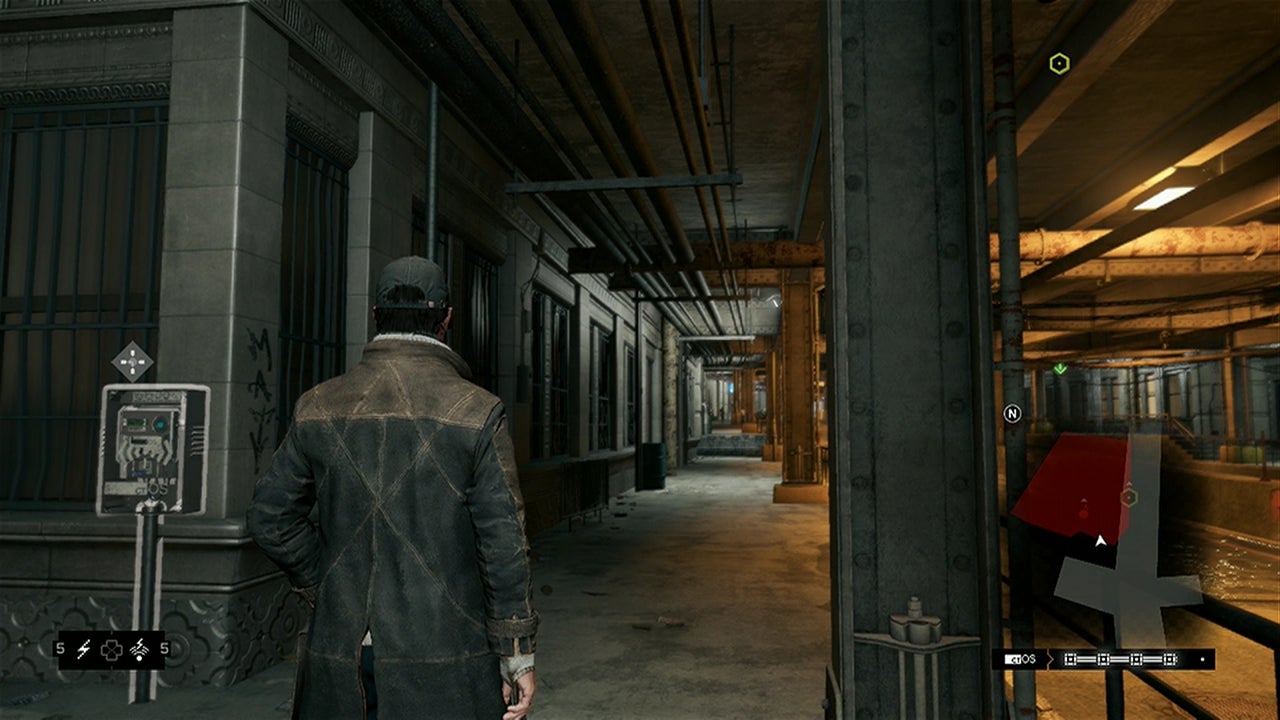This screenshot has width=1280, height=720.
Task: Select the ctOS battery bar
Action: (1118, 660)
